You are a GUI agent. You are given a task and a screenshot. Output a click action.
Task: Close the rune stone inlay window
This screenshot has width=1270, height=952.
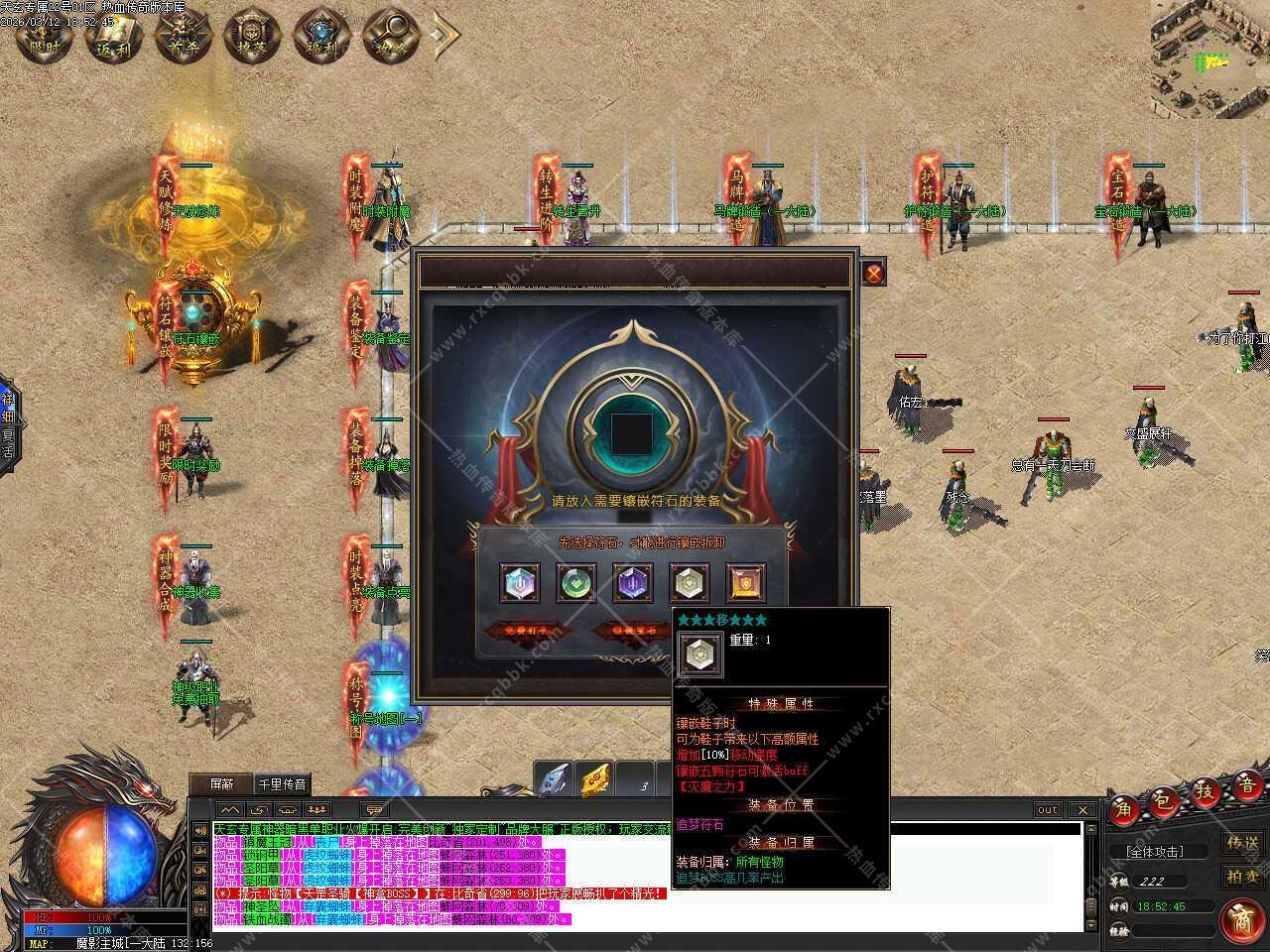pos(873,274)
